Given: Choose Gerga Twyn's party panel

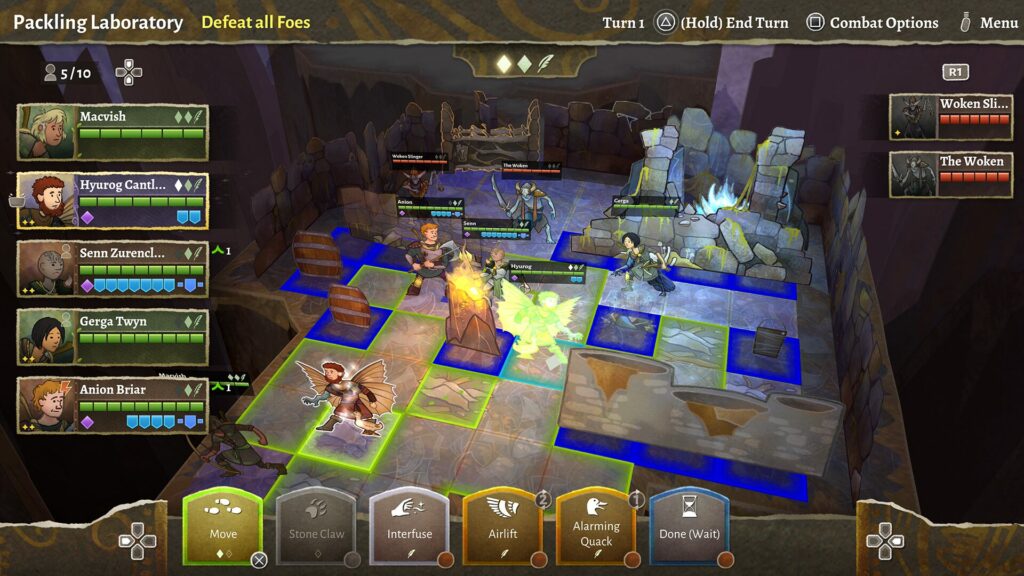Looking at the screenshot, I should click(x=113, y=337).
